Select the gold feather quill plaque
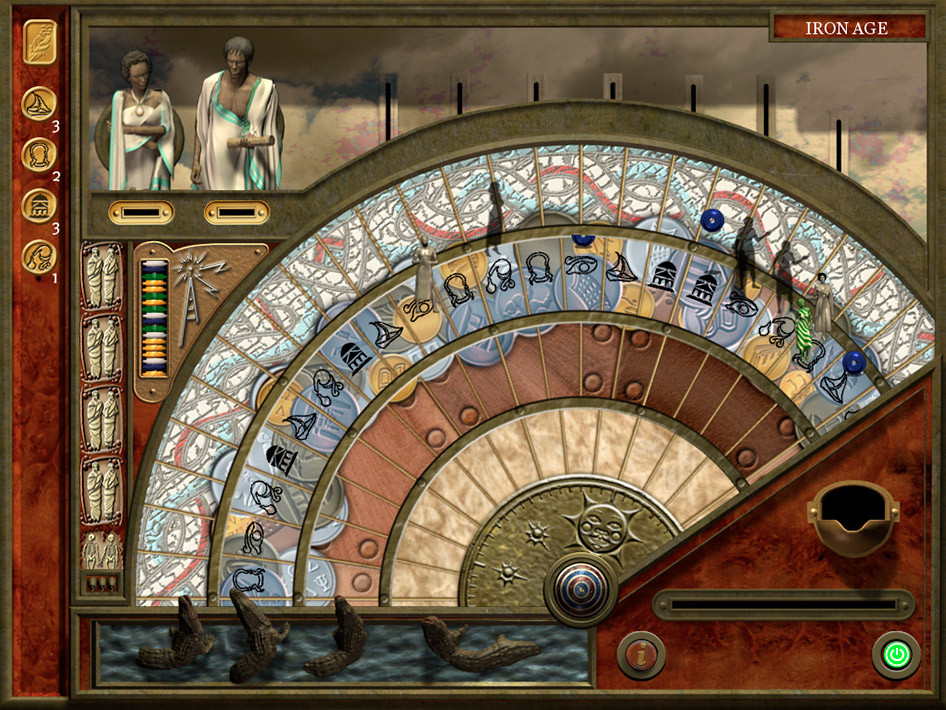946x710 pixels. 40,42
